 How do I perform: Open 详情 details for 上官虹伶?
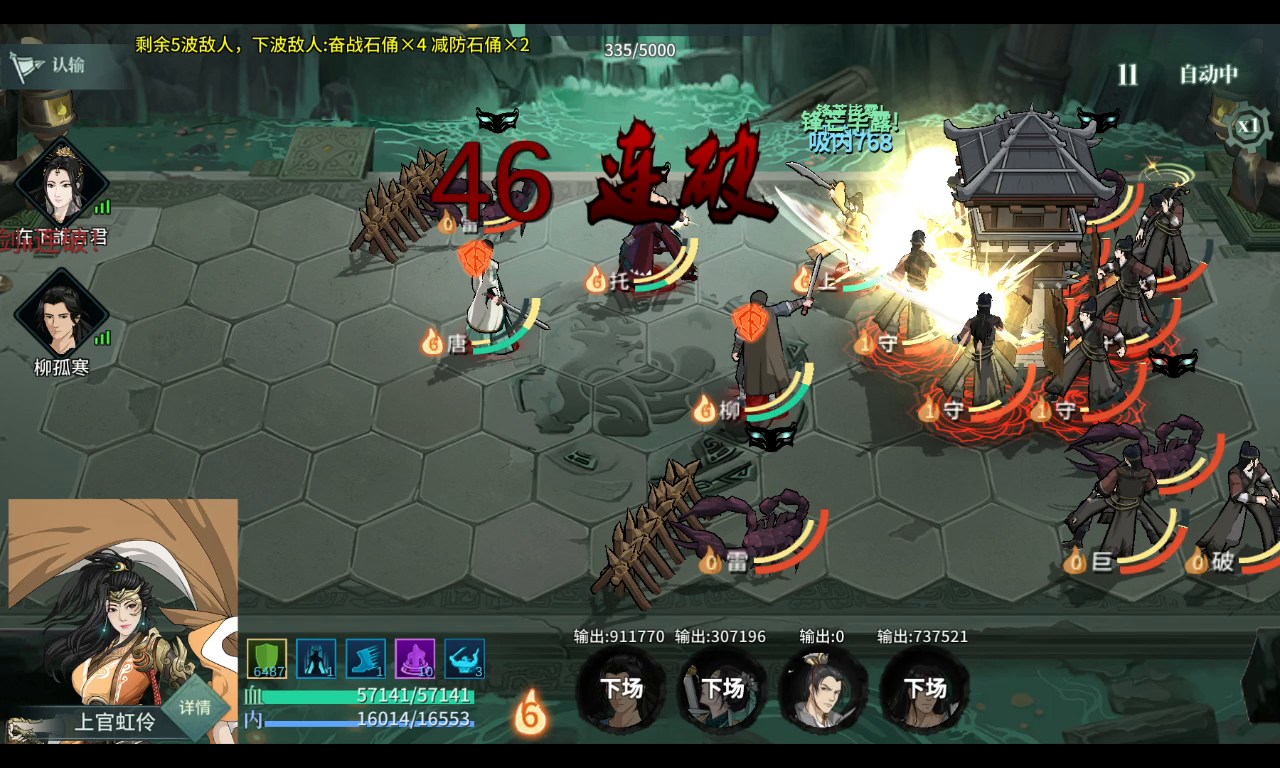pyautogui.click(x=195, y=707)
